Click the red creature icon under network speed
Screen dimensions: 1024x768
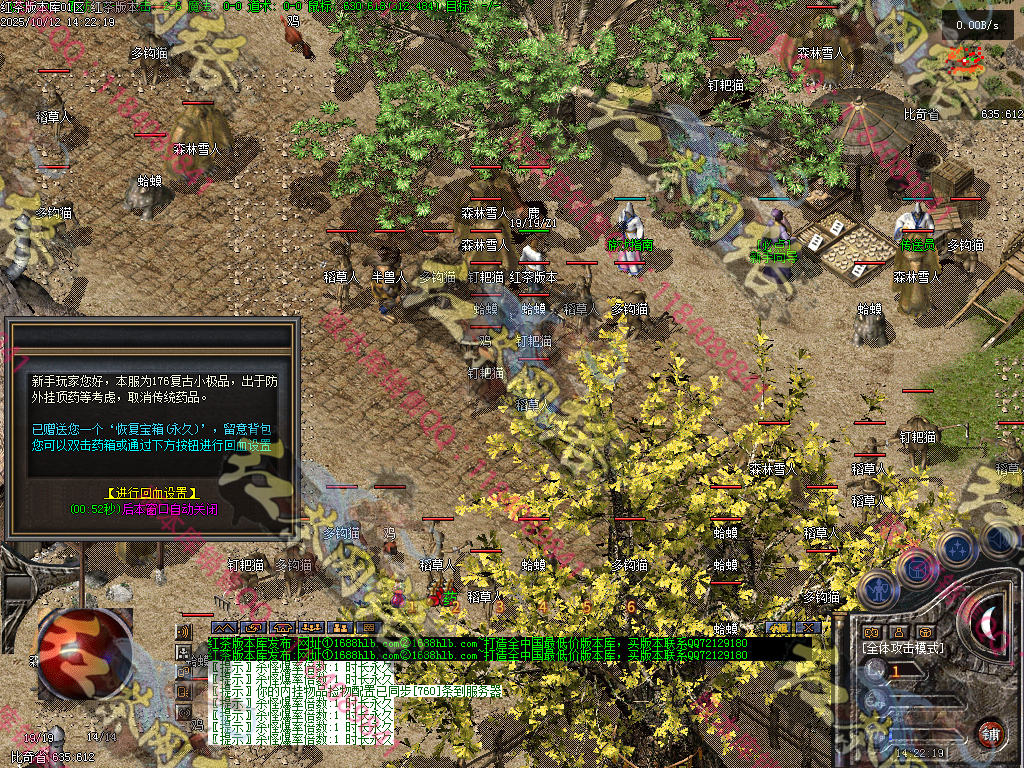coord(965,60)
